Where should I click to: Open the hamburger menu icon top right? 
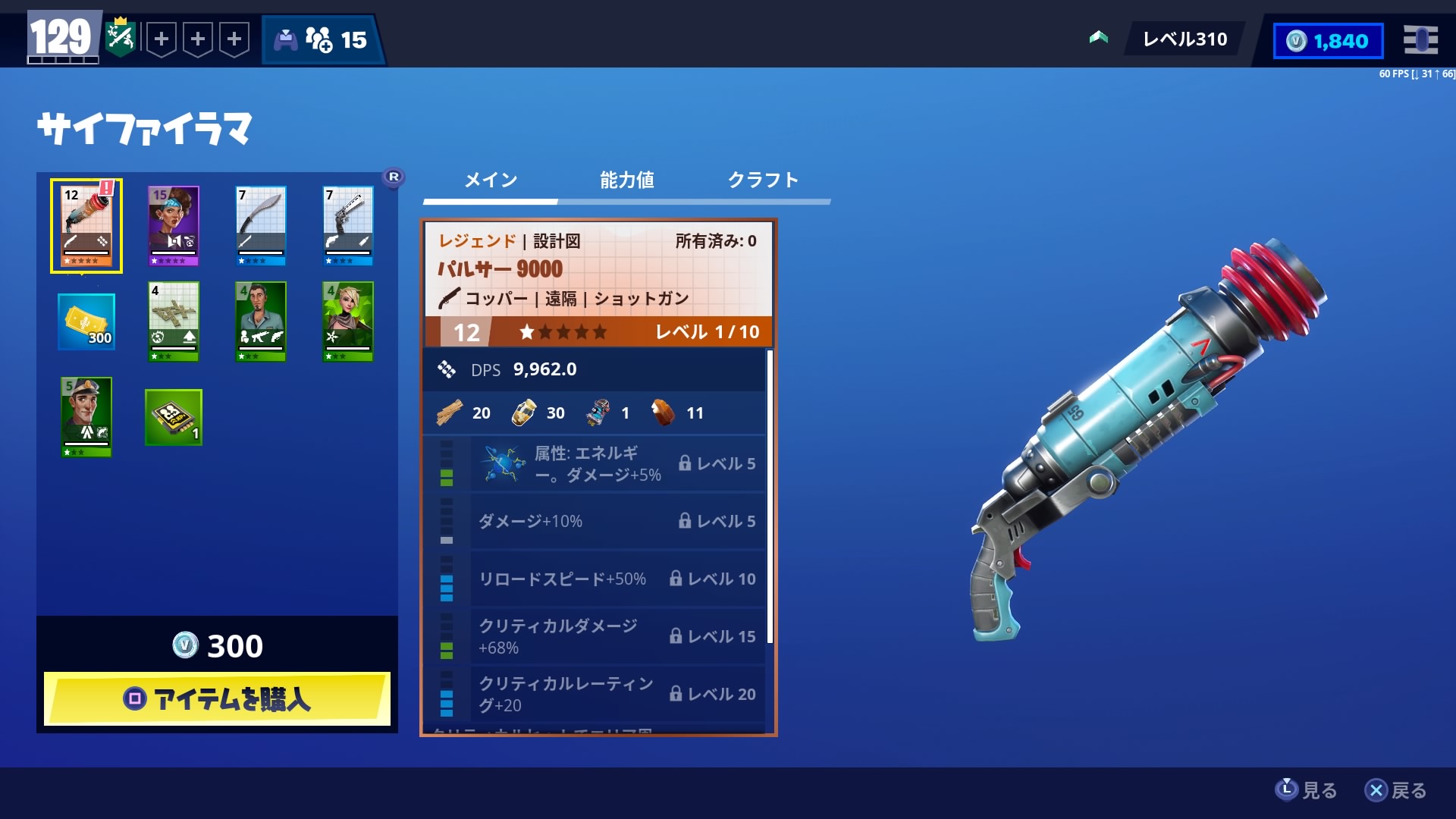(1421, 41)
